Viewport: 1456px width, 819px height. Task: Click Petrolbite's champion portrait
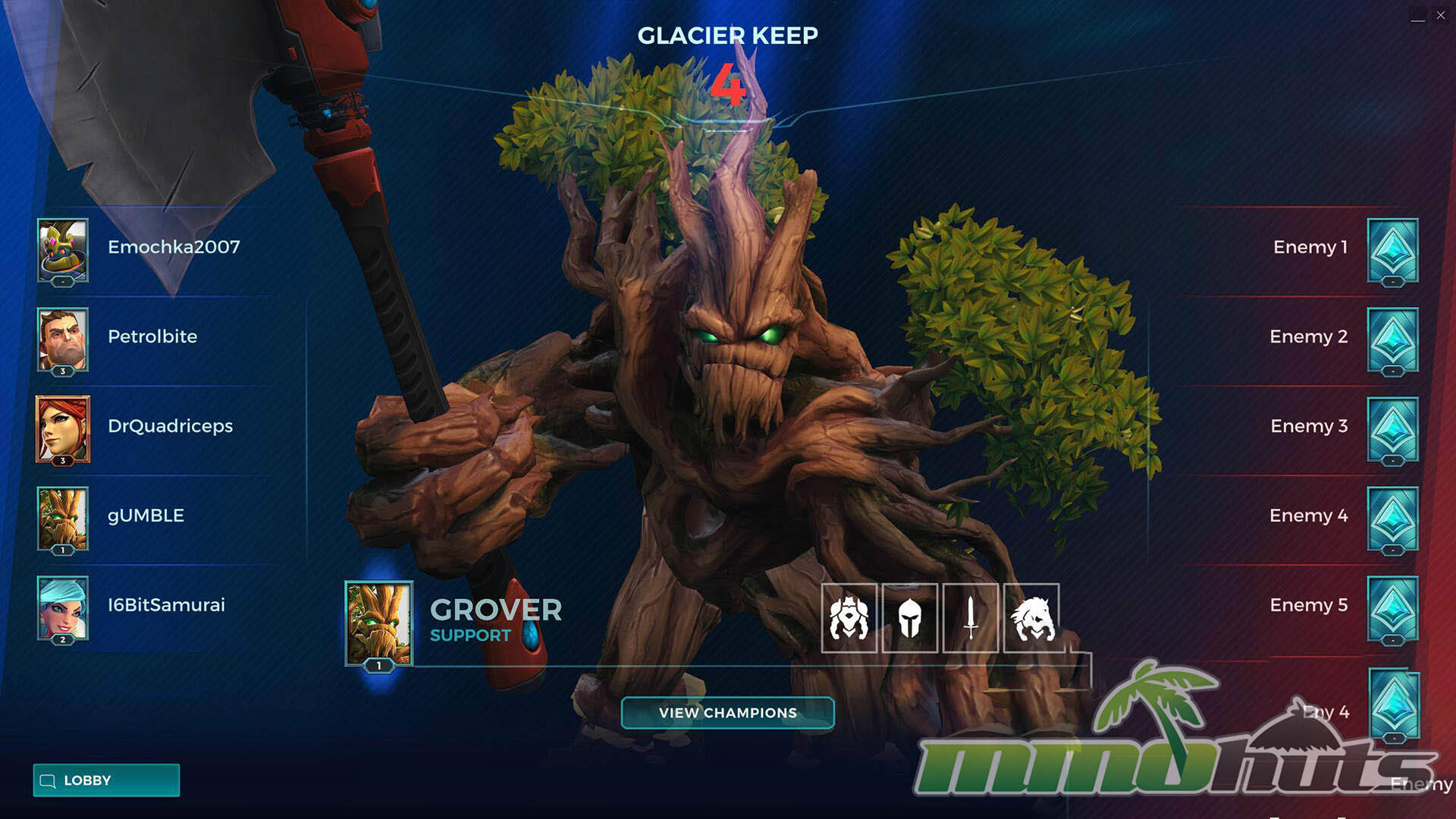(x=63, y=339)
